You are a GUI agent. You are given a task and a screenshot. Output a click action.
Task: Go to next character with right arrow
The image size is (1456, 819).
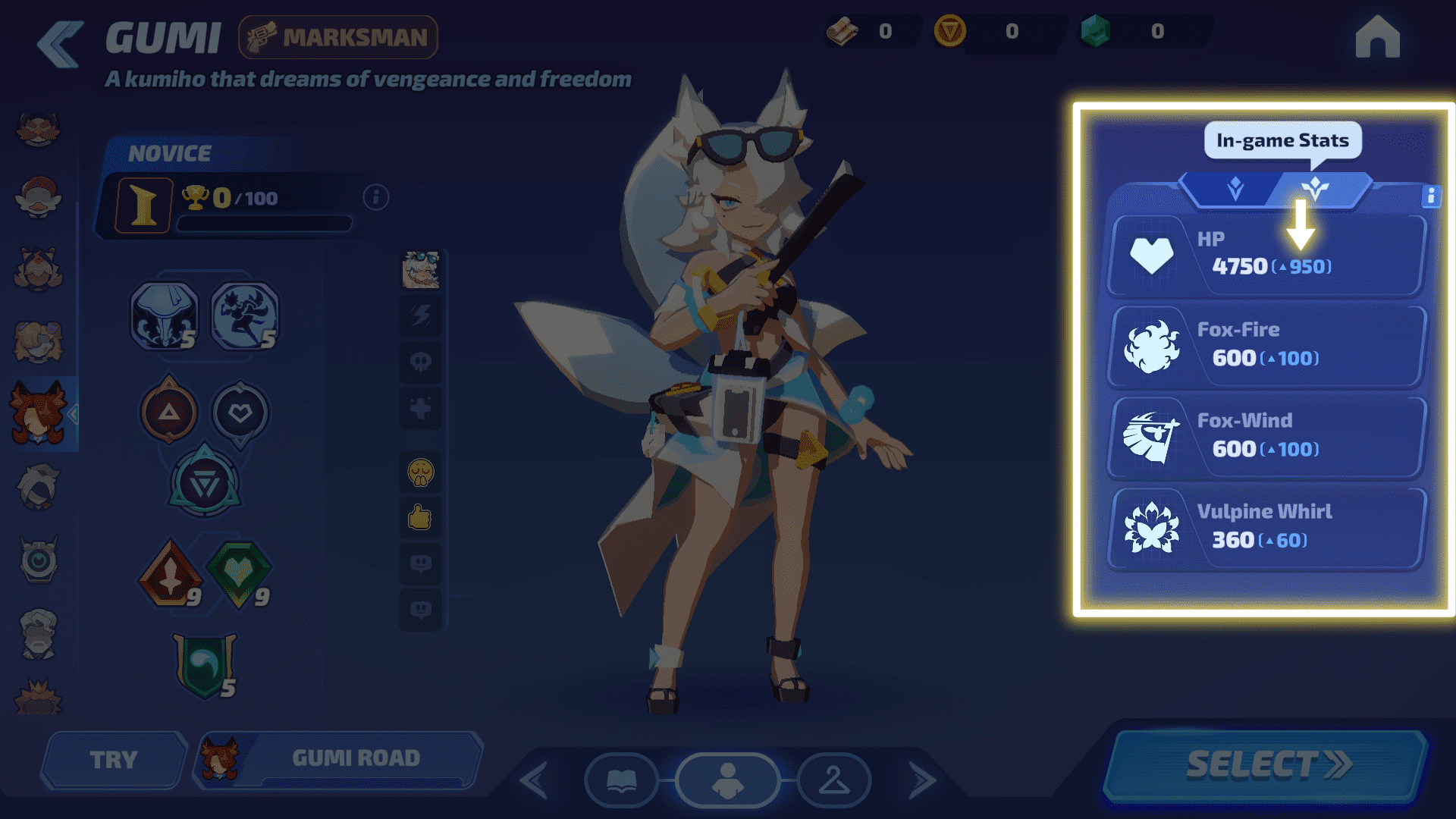tap(921, 781)
